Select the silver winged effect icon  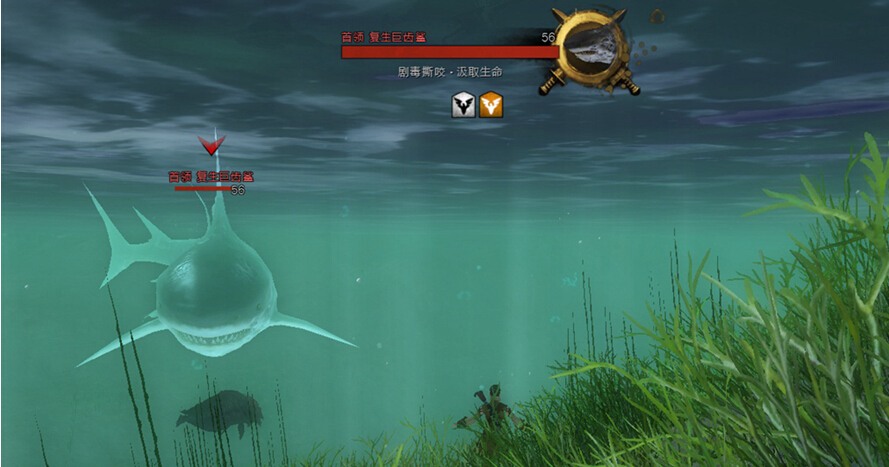463,105
